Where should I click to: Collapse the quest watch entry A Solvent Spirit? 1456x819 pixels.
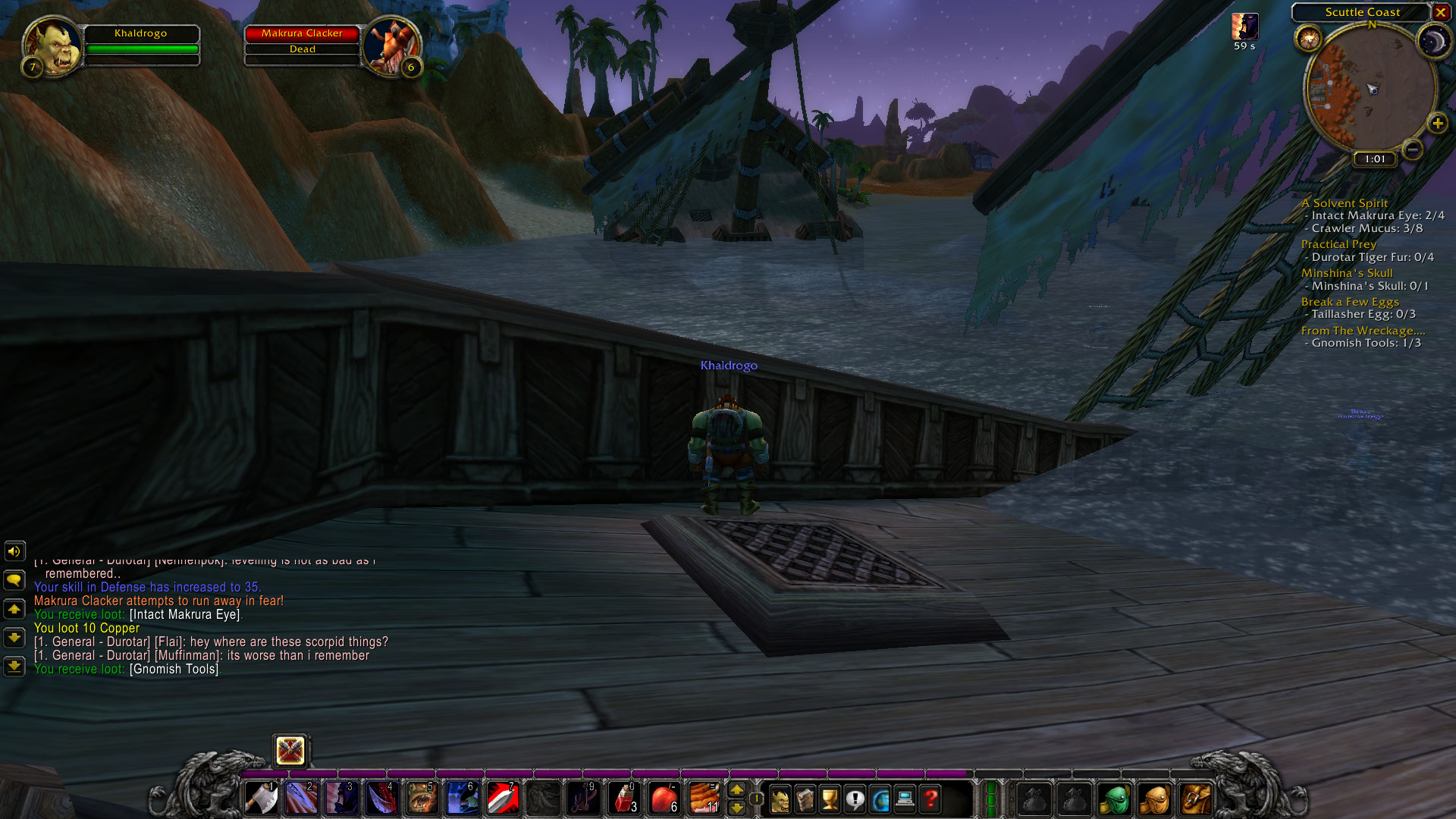(x=1345, y=203)
